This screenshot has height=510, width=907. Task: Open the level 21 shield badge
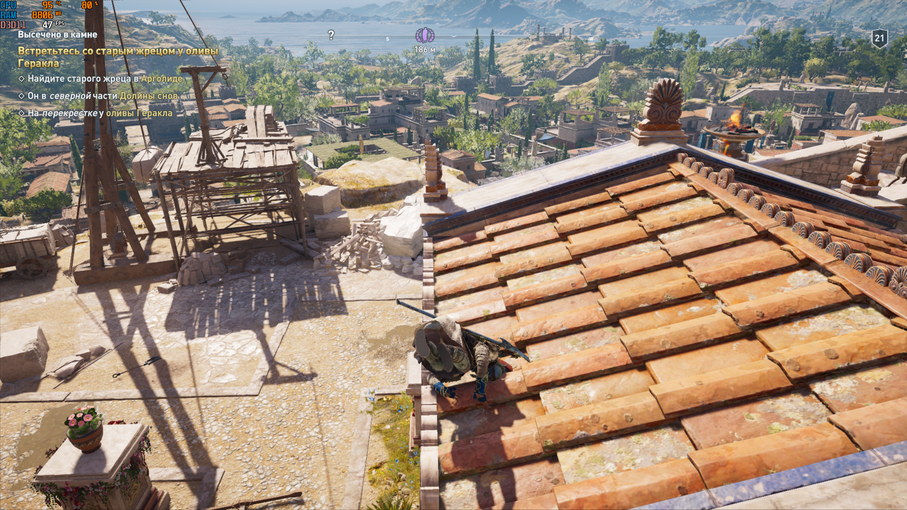coord(879,38)
